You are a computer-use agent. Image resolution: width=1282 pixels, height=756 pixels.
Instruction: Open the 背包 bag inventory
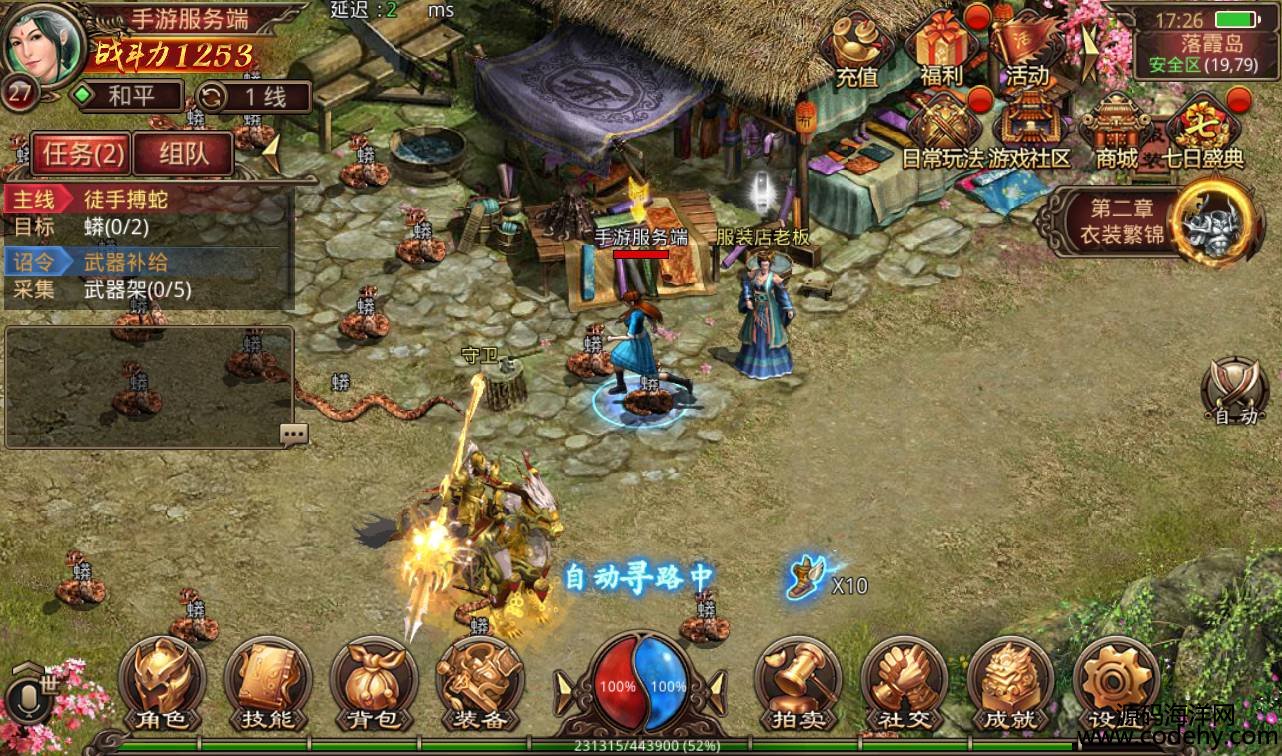[x=374, y=684]
